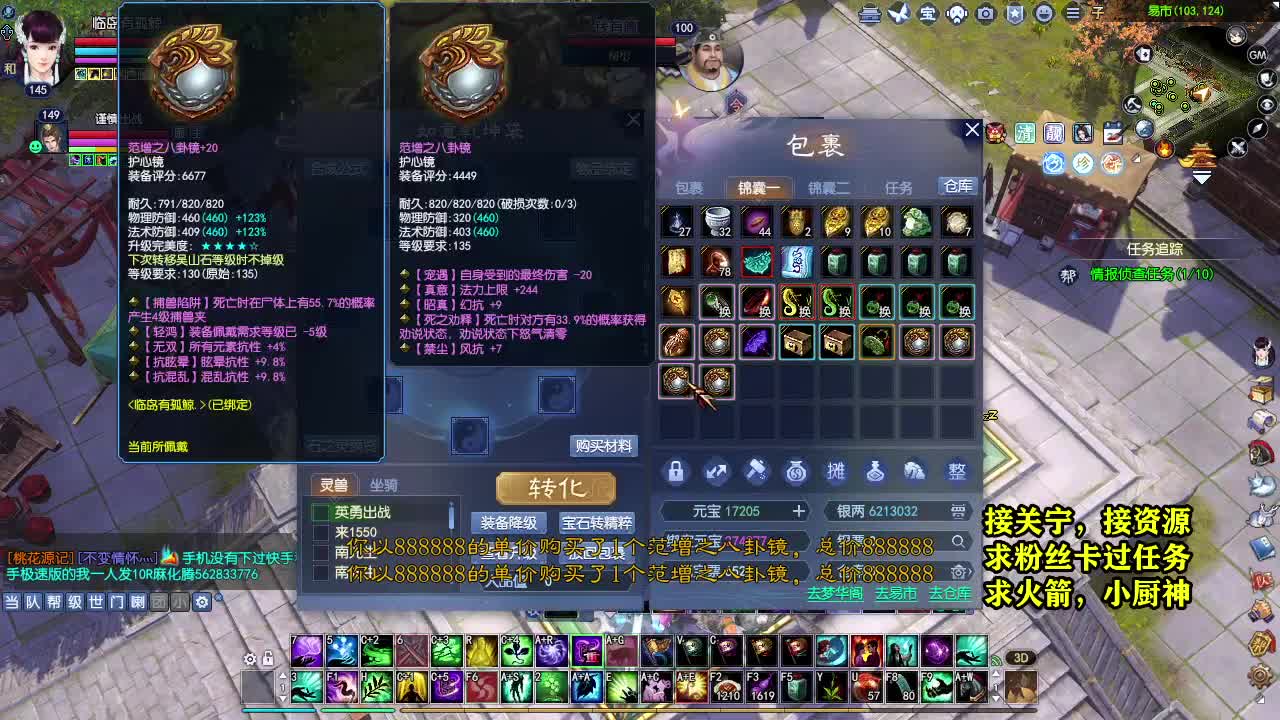Image resolution: width=1280 pixels, height=720 pixels.
Task: Click the magnifier search icon beside the banknote field
Action: coord(958,541)
